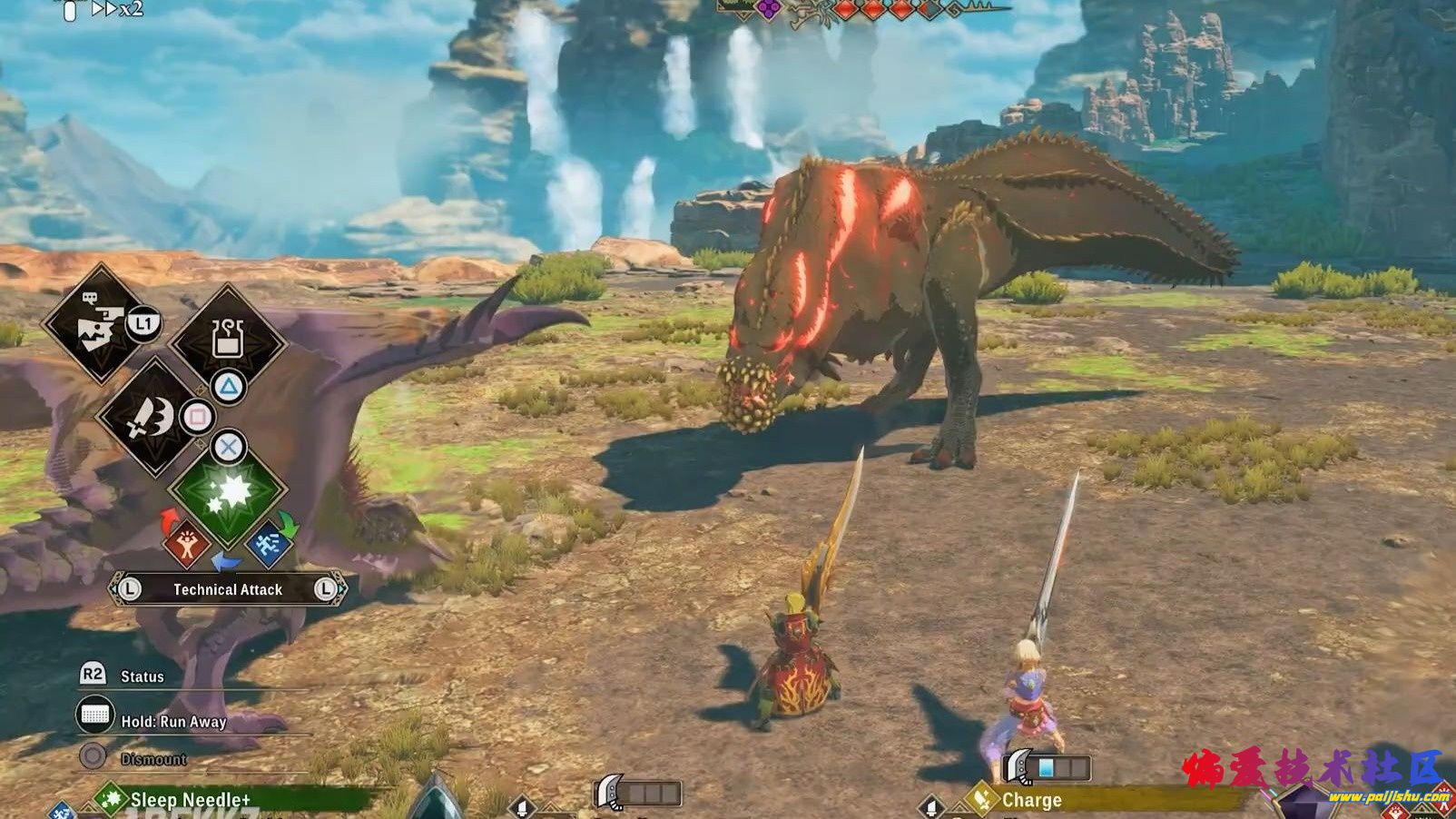Select the Sleep Needle+ skill banner
Image resolution: width=1456 pixels, height=819 pixels.
click(x=191, y=800)
